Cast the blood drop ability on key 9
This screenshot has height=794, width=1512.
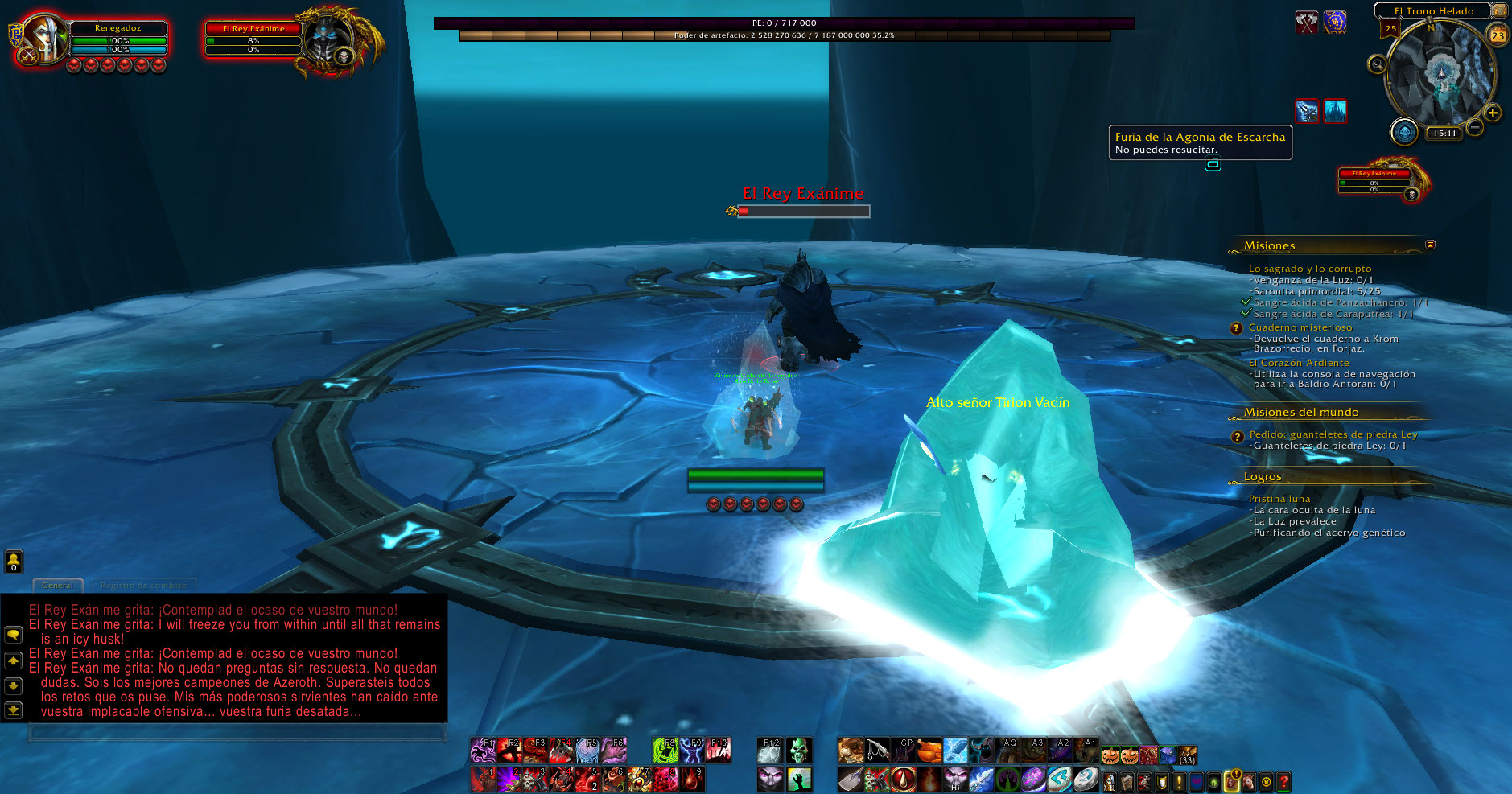coord(692,779)
